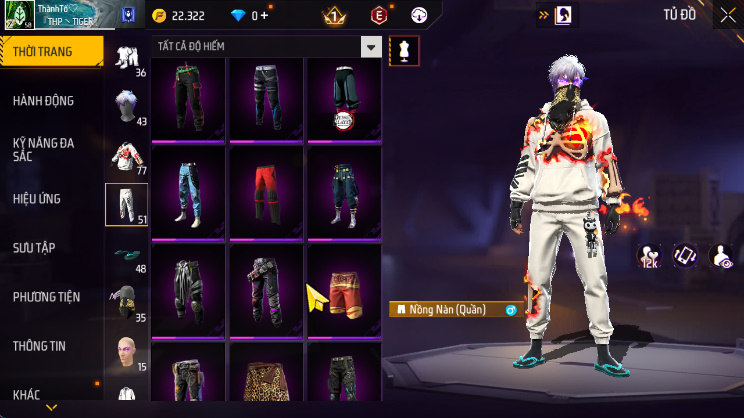Open the KỸ NĂNG ĐA SẮC tab
Image resolution: width=744 pixels, height=418 pixels.
click(x=43, y=150)
